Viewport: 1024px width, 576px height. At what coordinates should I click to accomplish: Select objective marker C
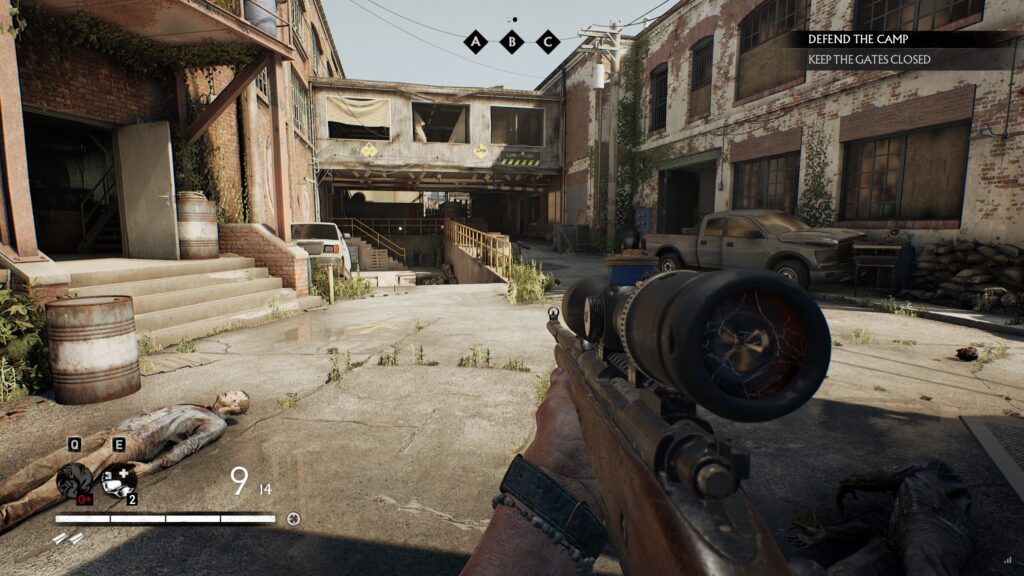[547, 42]
